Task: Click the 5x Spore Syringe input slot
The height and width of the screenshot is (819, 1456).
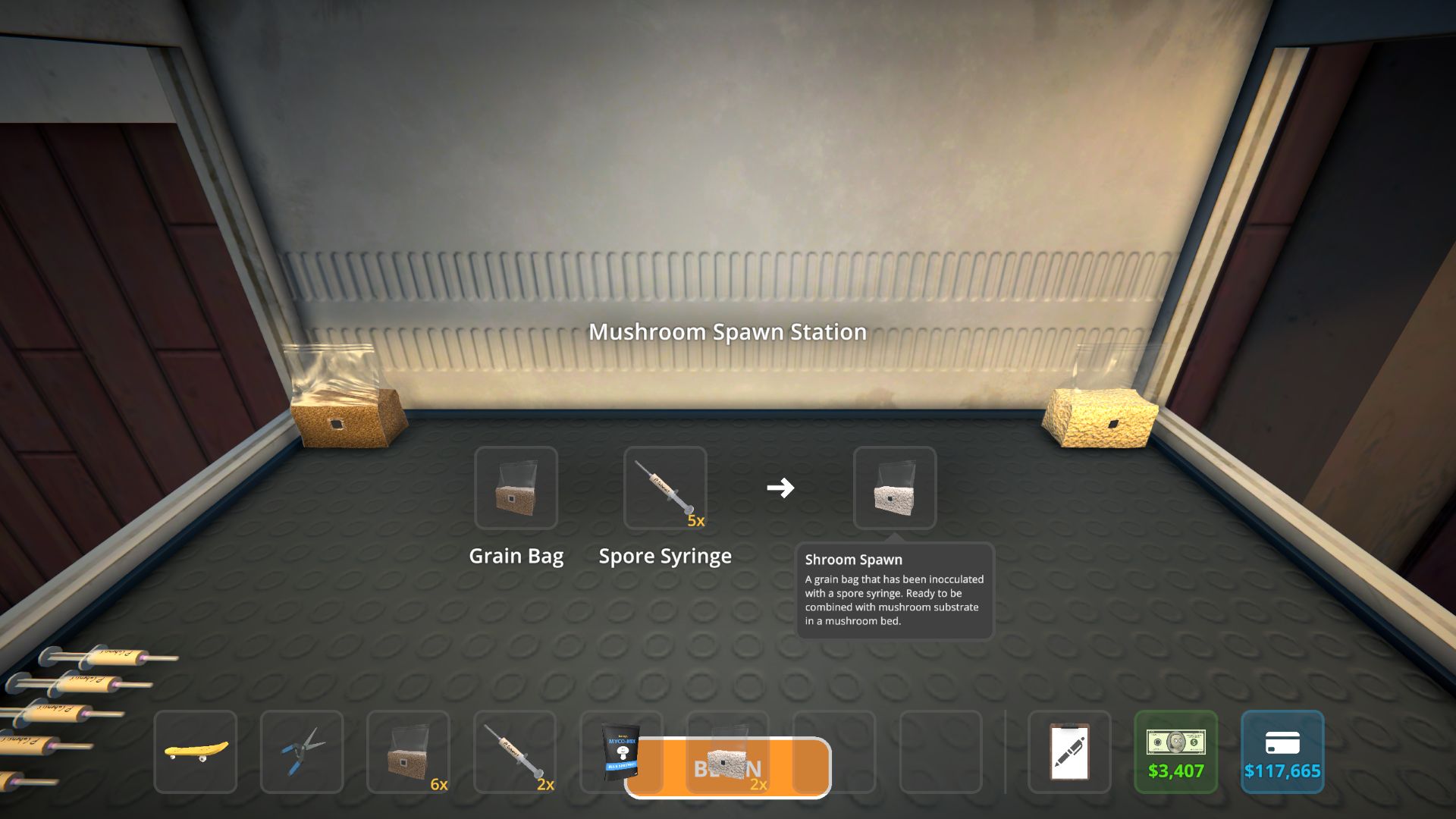Action: [x=666, y=488]
